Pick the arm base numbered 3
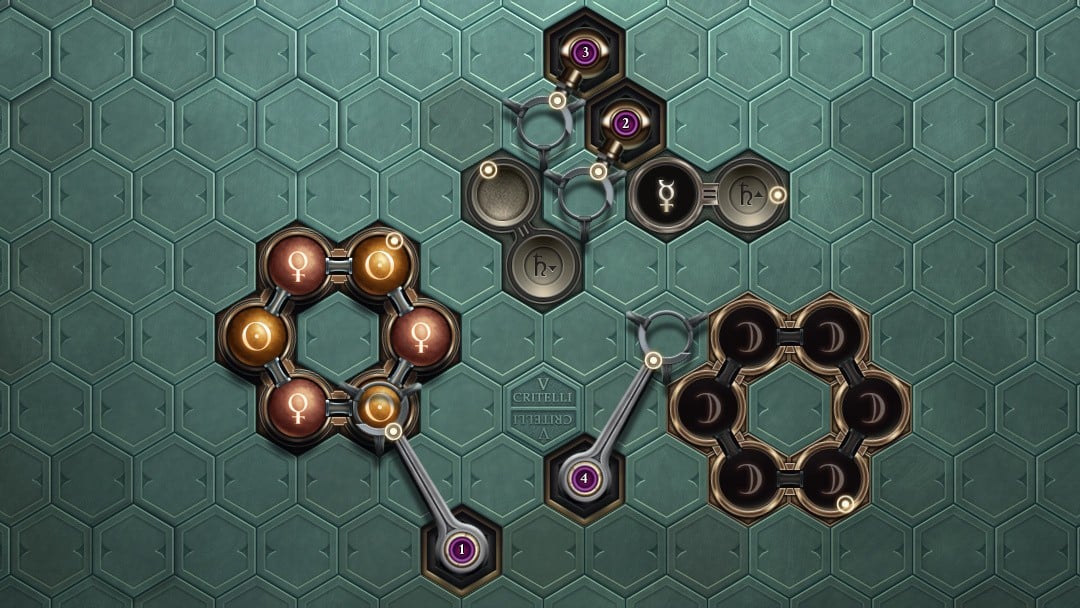Image resolution: width=1080 pixels, height=608 pixels. click(585, 50)
